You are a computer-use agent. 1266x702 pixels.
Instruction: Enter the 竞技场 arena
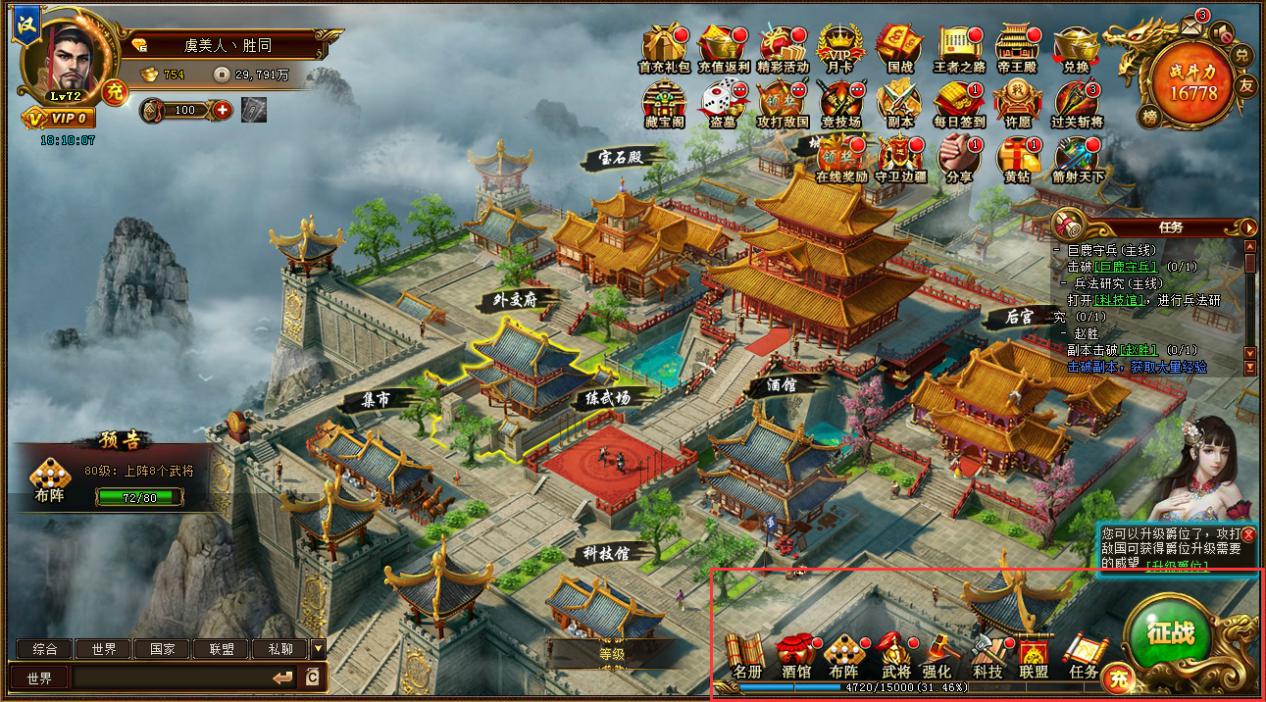[840, 101]
